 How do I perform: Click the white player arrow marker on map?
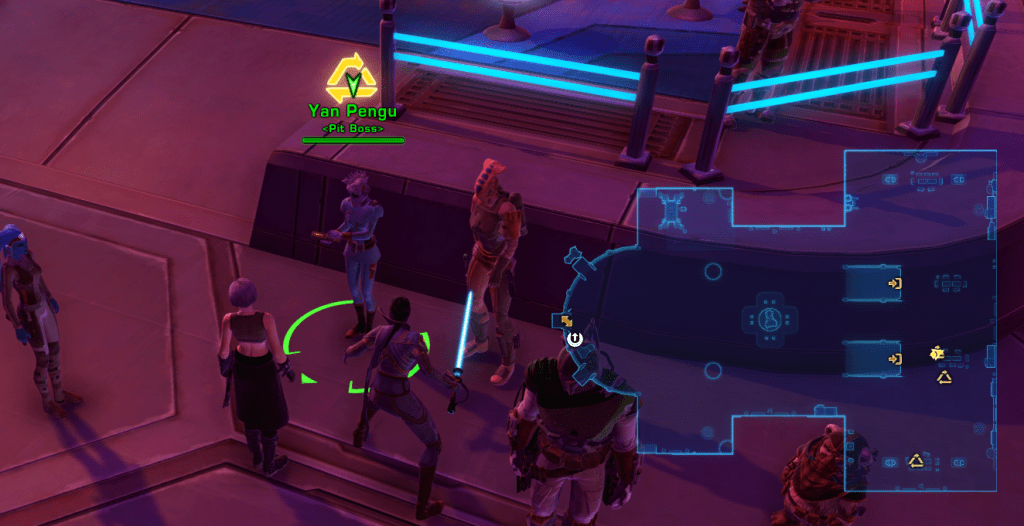coord(575,338)
